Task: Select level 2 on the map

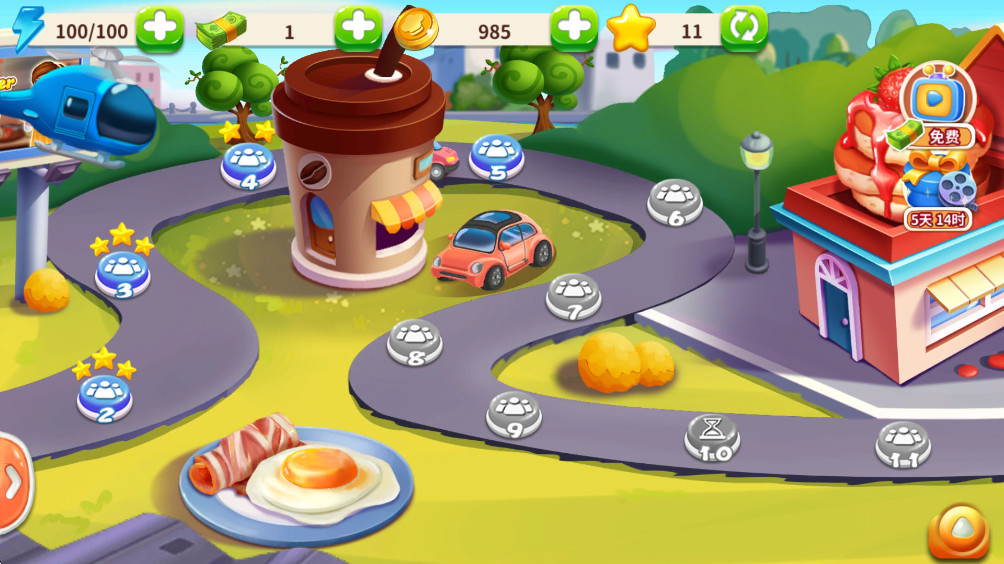Action: tap(105, 398)
